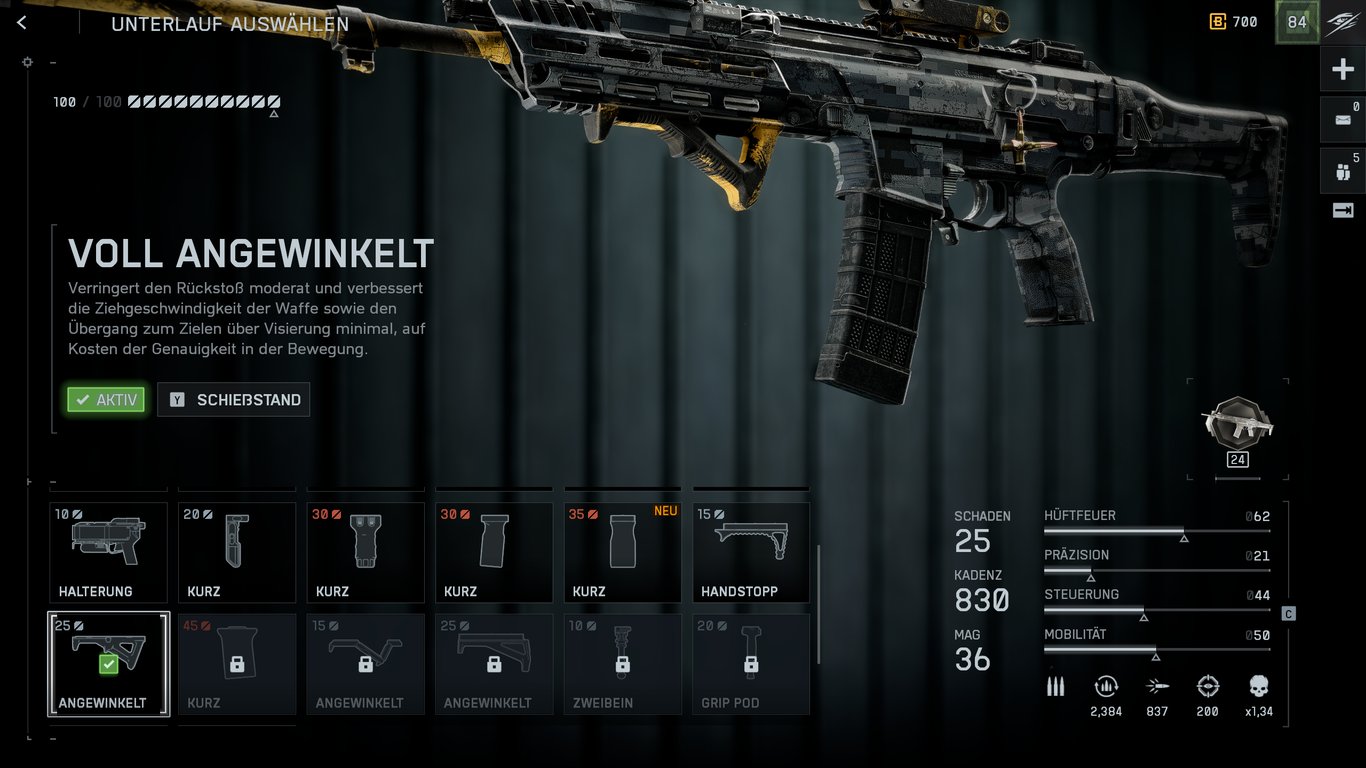
Task: Open the plus button in the sidebar
Action: (x=1343, y=70)
